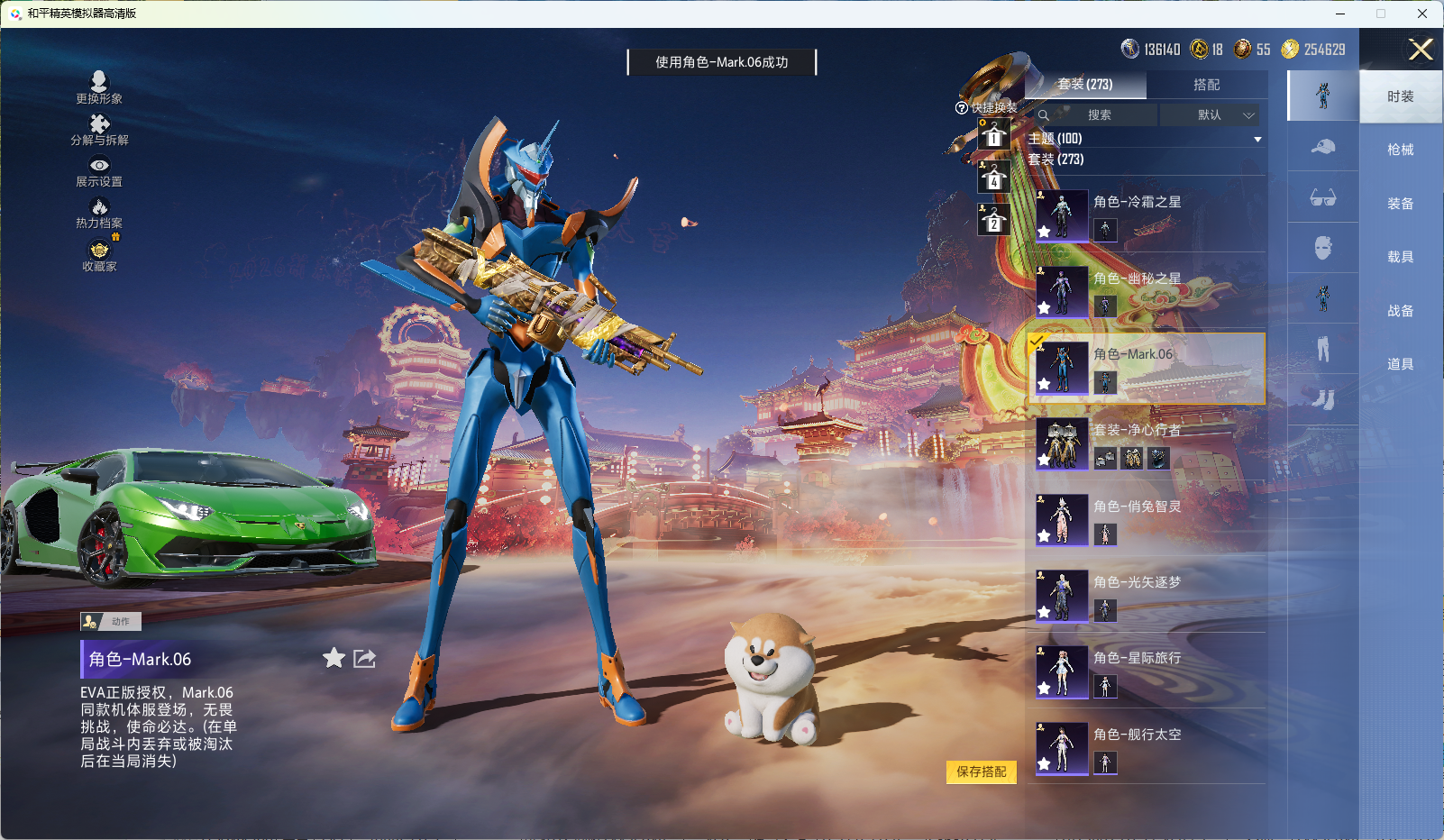This screenshot has height=840, width=1444.
Task: Choose the 角色-幽秘之星 outfit
Action: [x=1148, y=291]
